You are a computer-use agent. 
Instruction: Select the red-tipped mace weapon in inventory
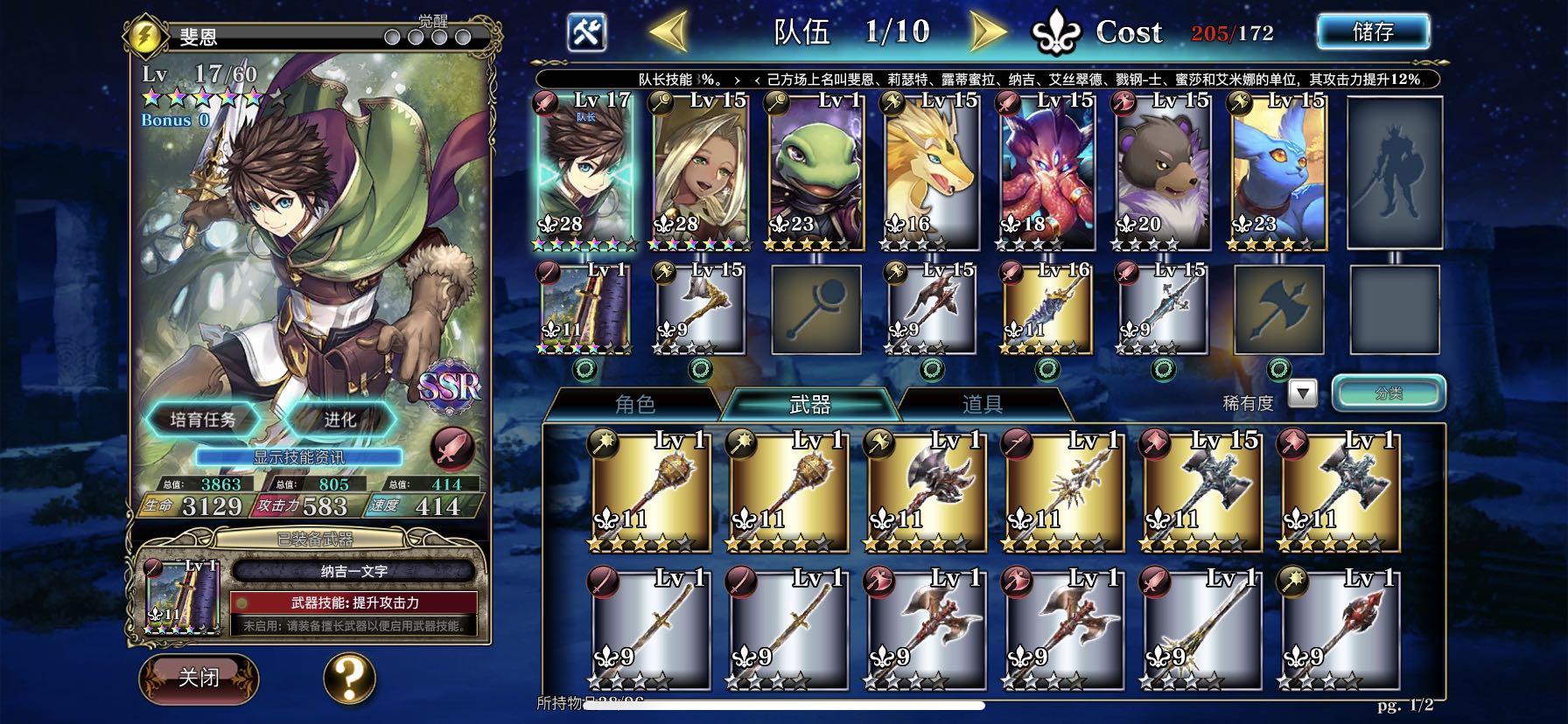tap(1337, 627)
